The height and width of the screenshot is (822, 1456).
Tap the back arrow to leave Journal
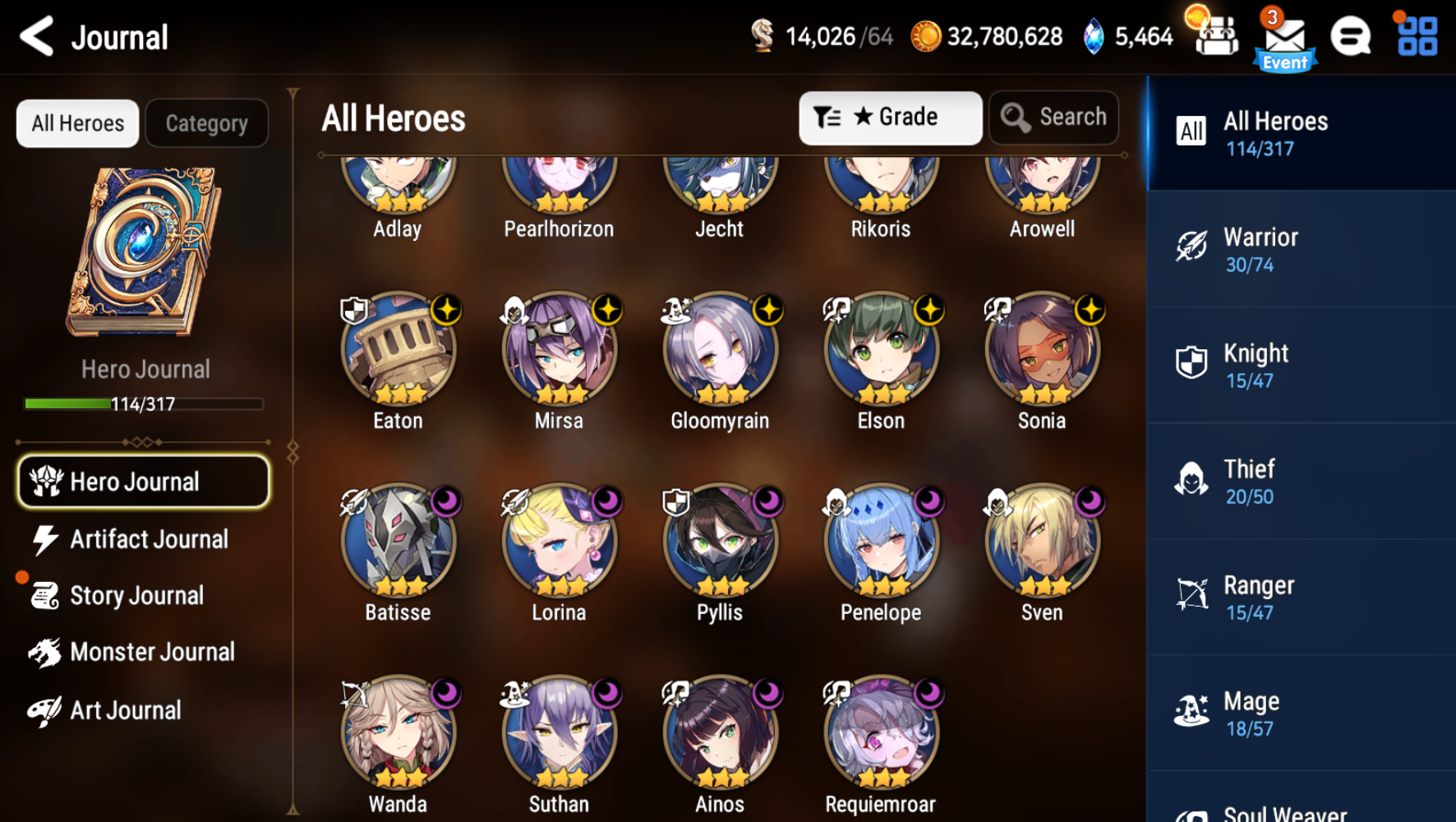pos(35,36)
